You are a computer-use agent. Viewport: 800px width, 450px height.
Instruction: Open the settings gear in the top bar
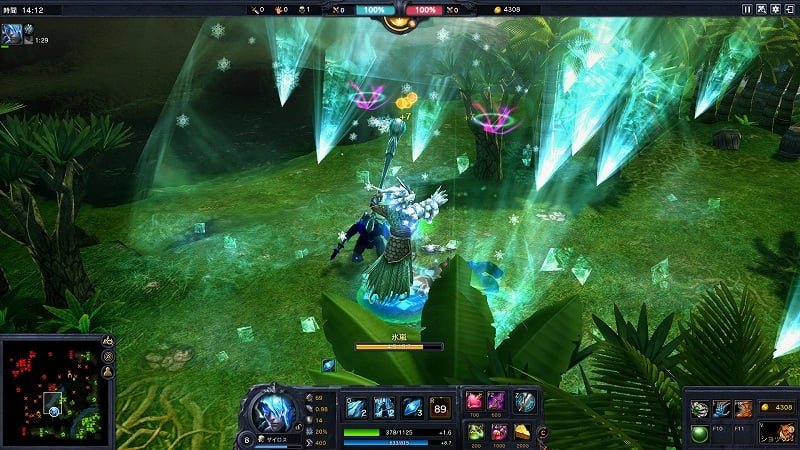(775, 9)
